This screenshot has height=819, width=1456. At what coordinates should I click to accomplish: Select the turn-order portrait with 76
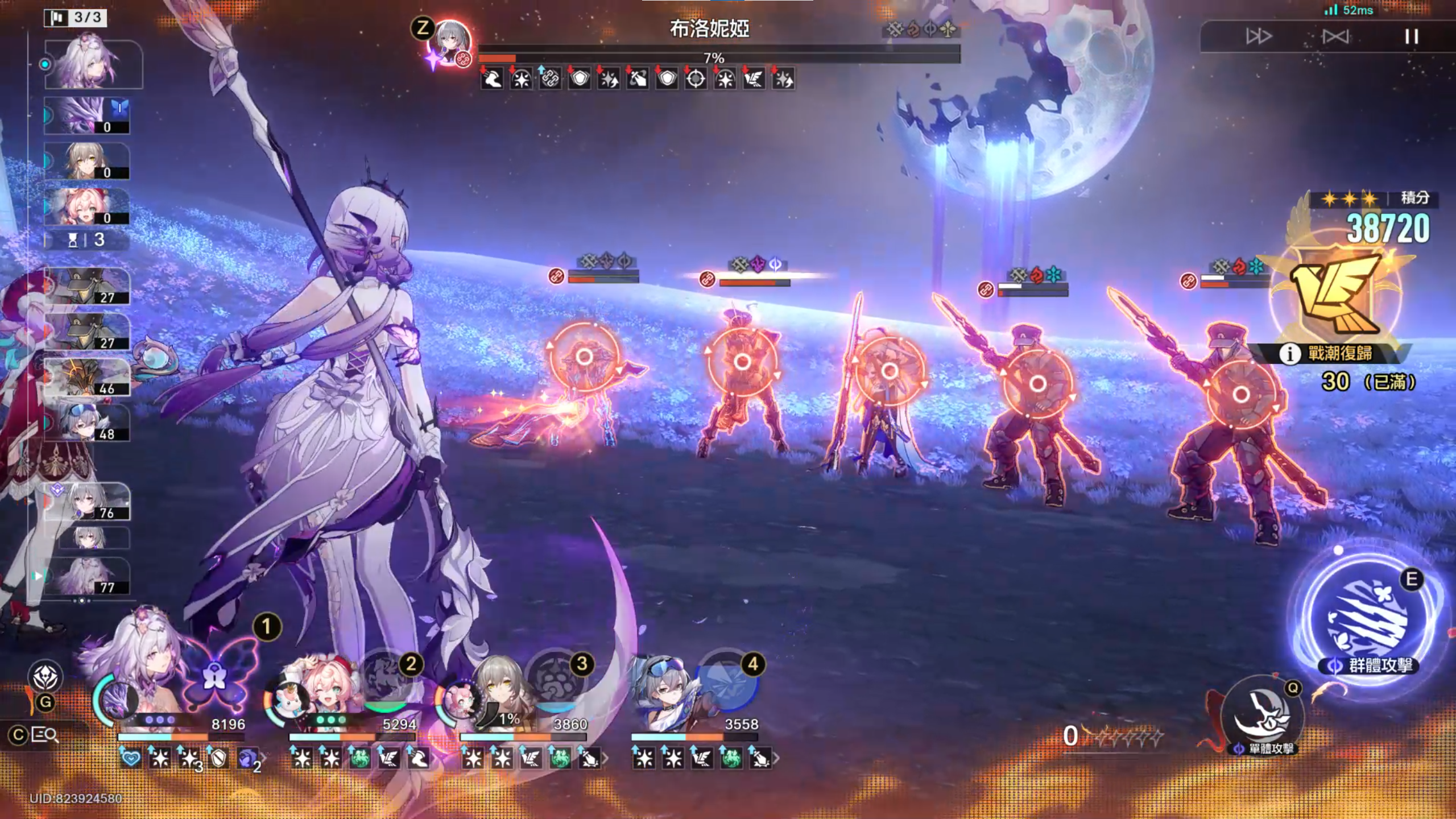click(86, 502)
